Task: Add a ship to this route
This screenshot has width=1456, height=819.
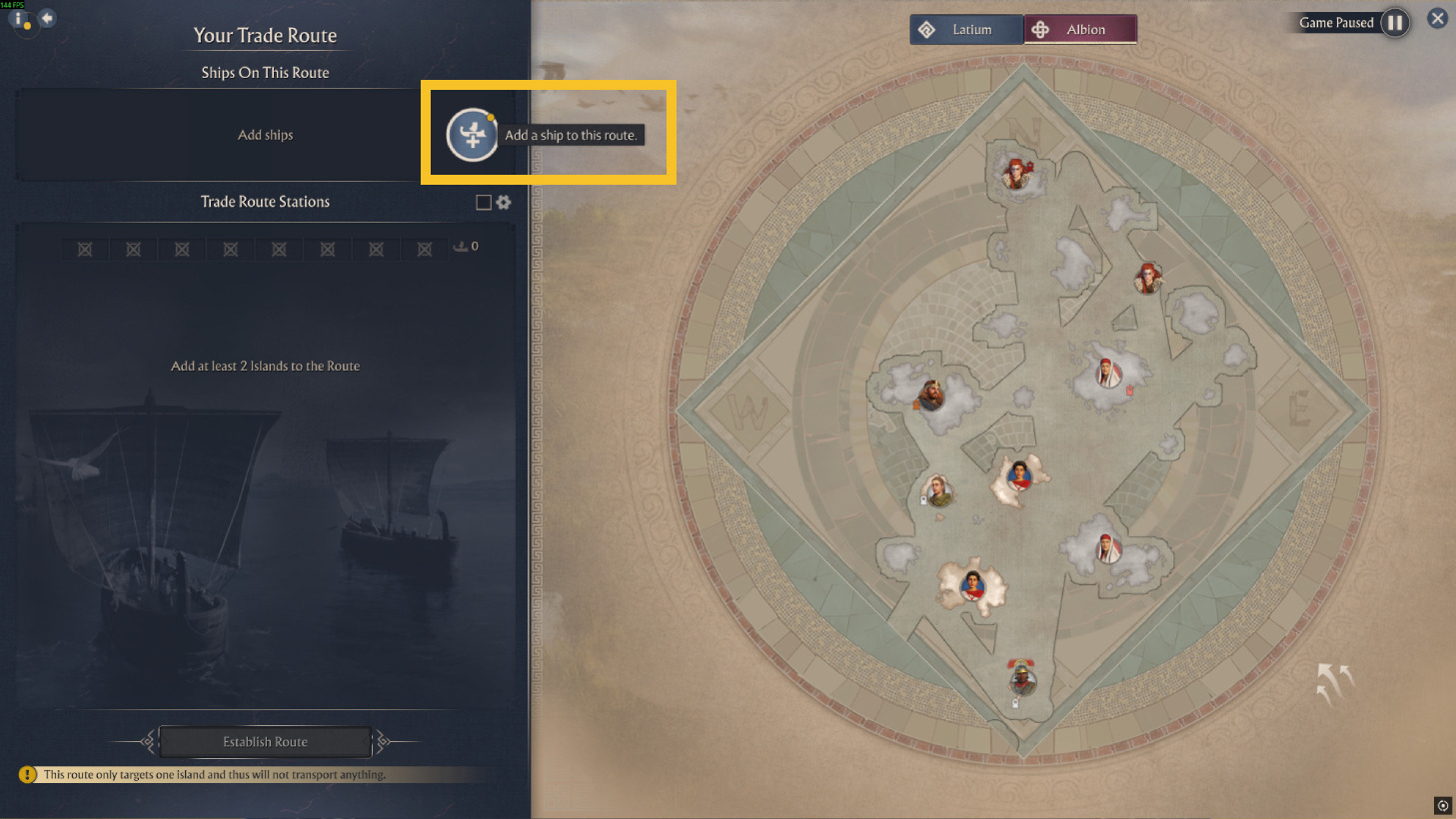Action: point(472,135)
